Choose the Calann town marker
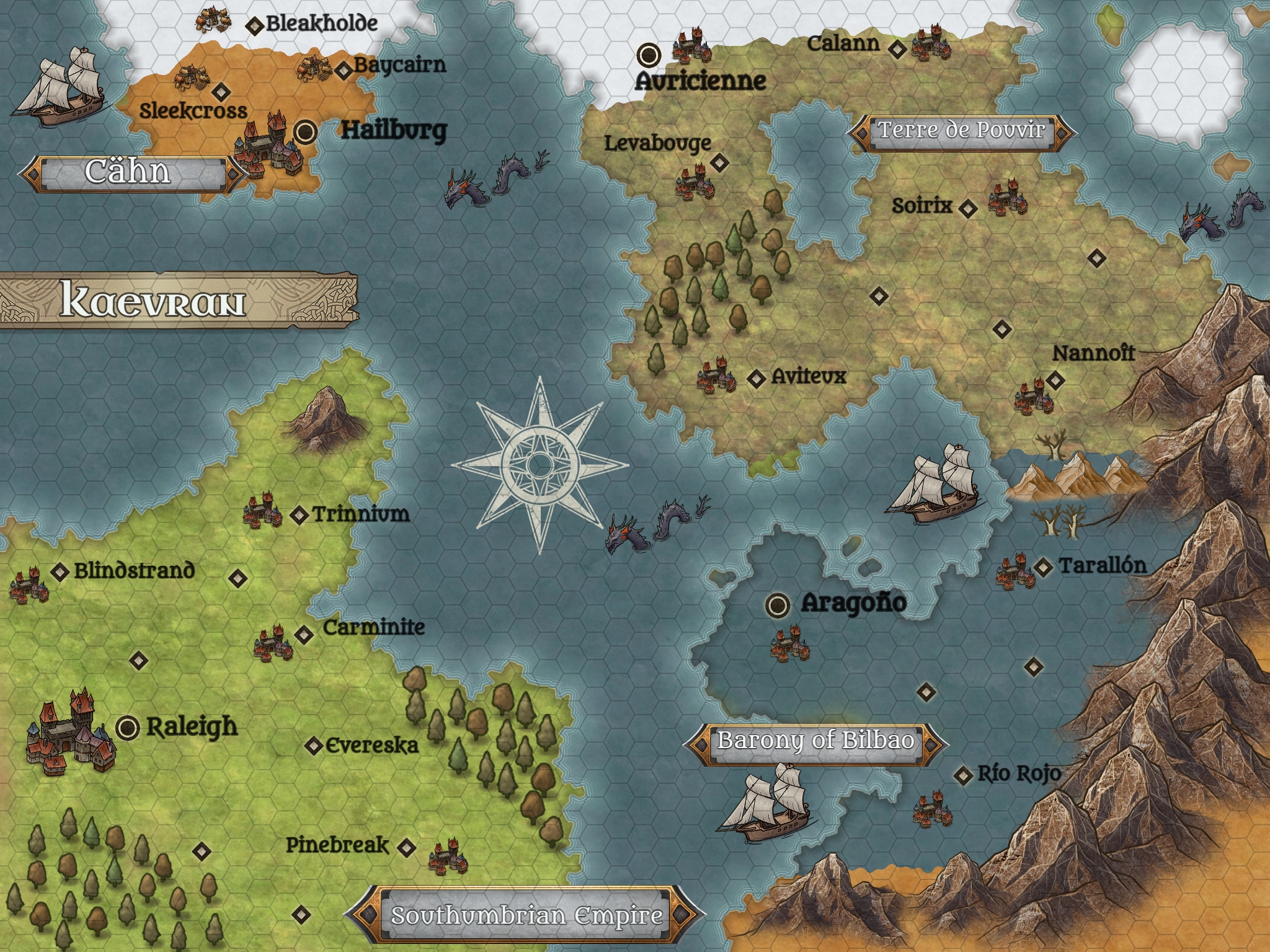1270x952 pixels. tap(896, 48)
